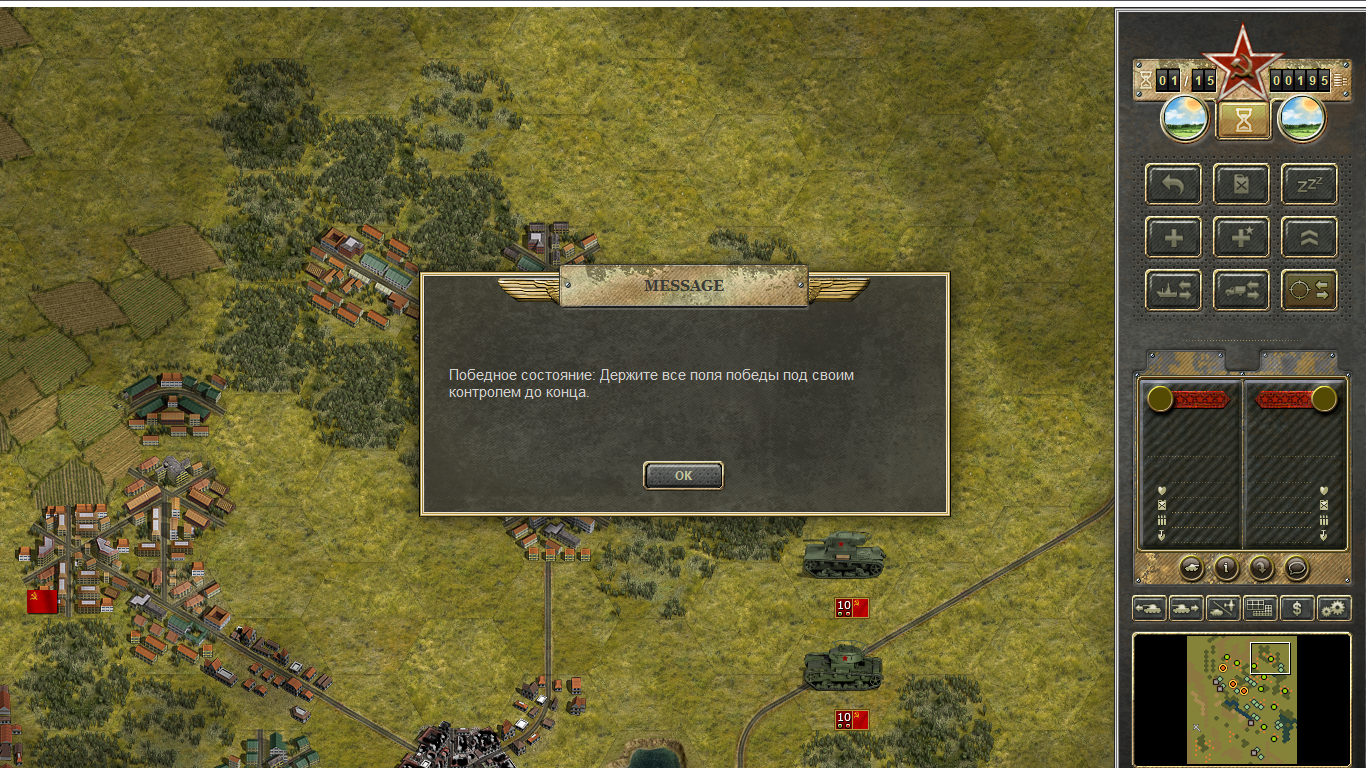This screenshot has height=768, width=1366.
Task: Open the unit info 'i' round button
Action: pyautogui.click(x=1226, y=568)
